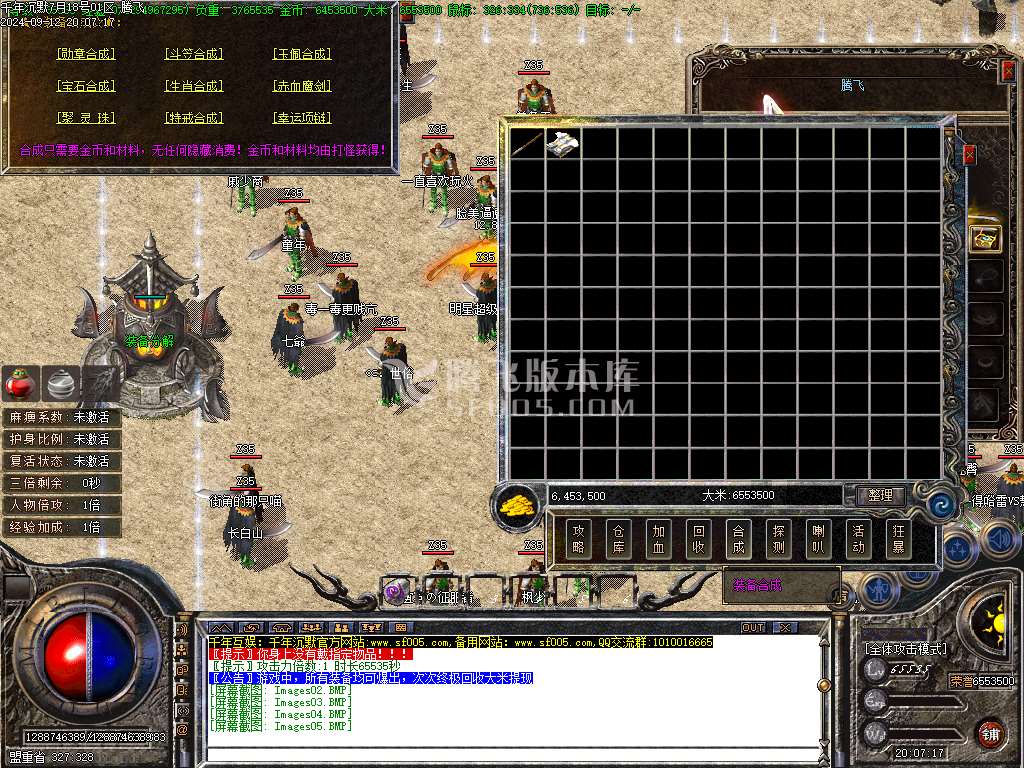
Task: Close the chat panel with X
Action: click(786, 627)
